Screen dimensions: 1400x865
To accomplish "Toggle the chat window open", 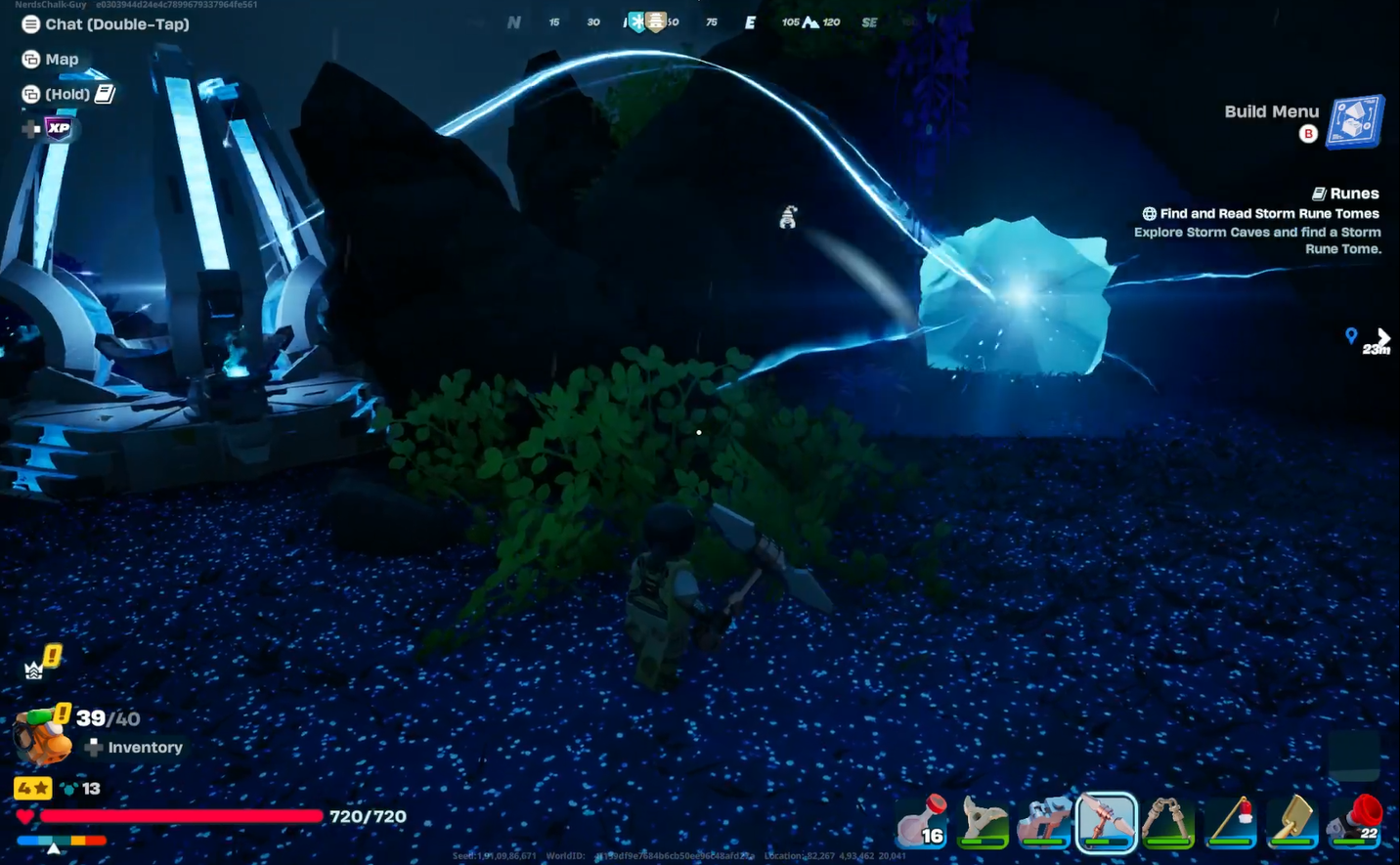I will [x=29, y=23].
